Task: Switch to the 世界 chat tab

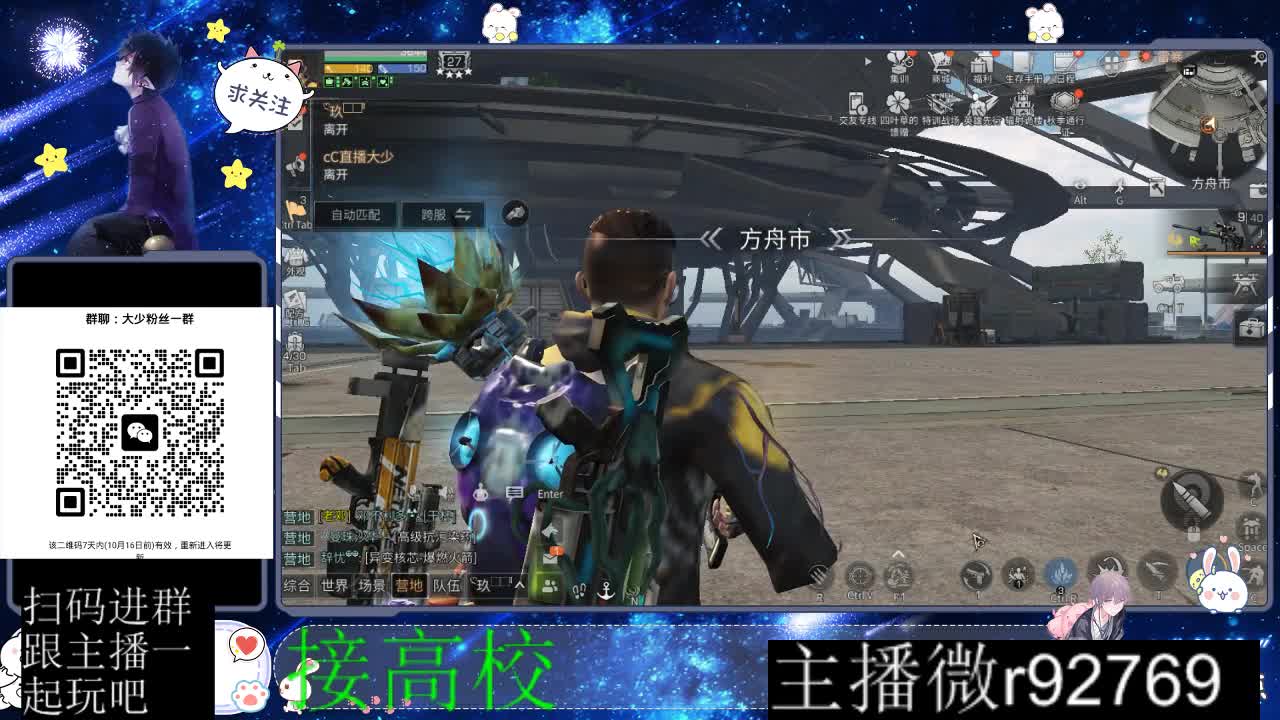Action: 336,586
